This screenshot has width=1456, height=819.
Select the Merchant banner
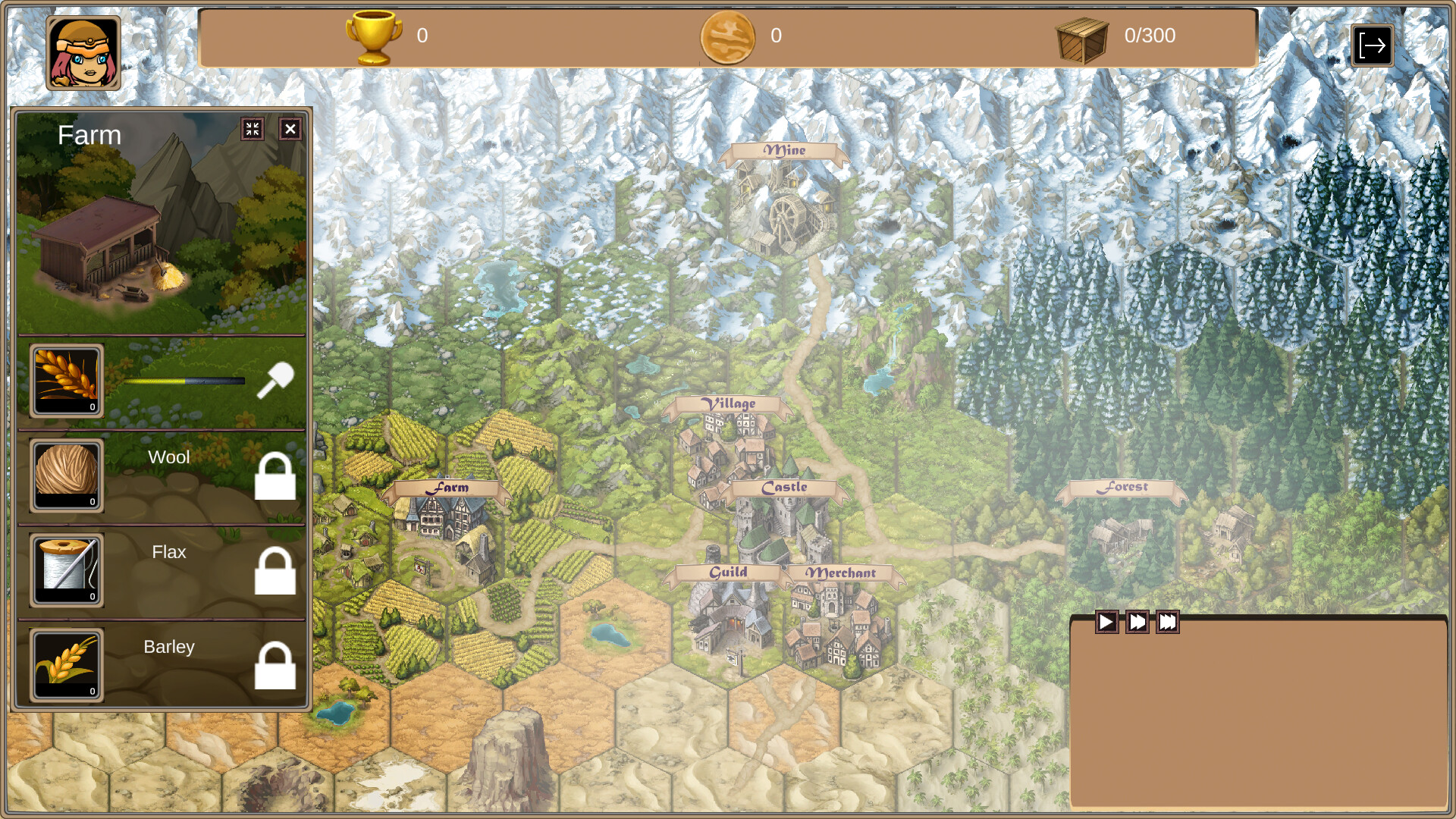click(842, 574)
